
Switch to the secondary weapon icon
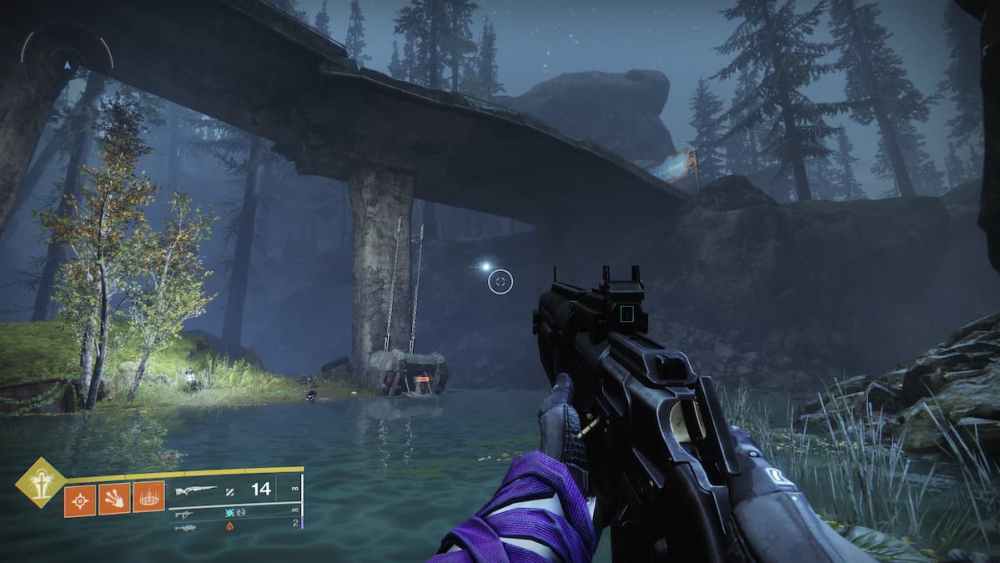pos(184,513)
